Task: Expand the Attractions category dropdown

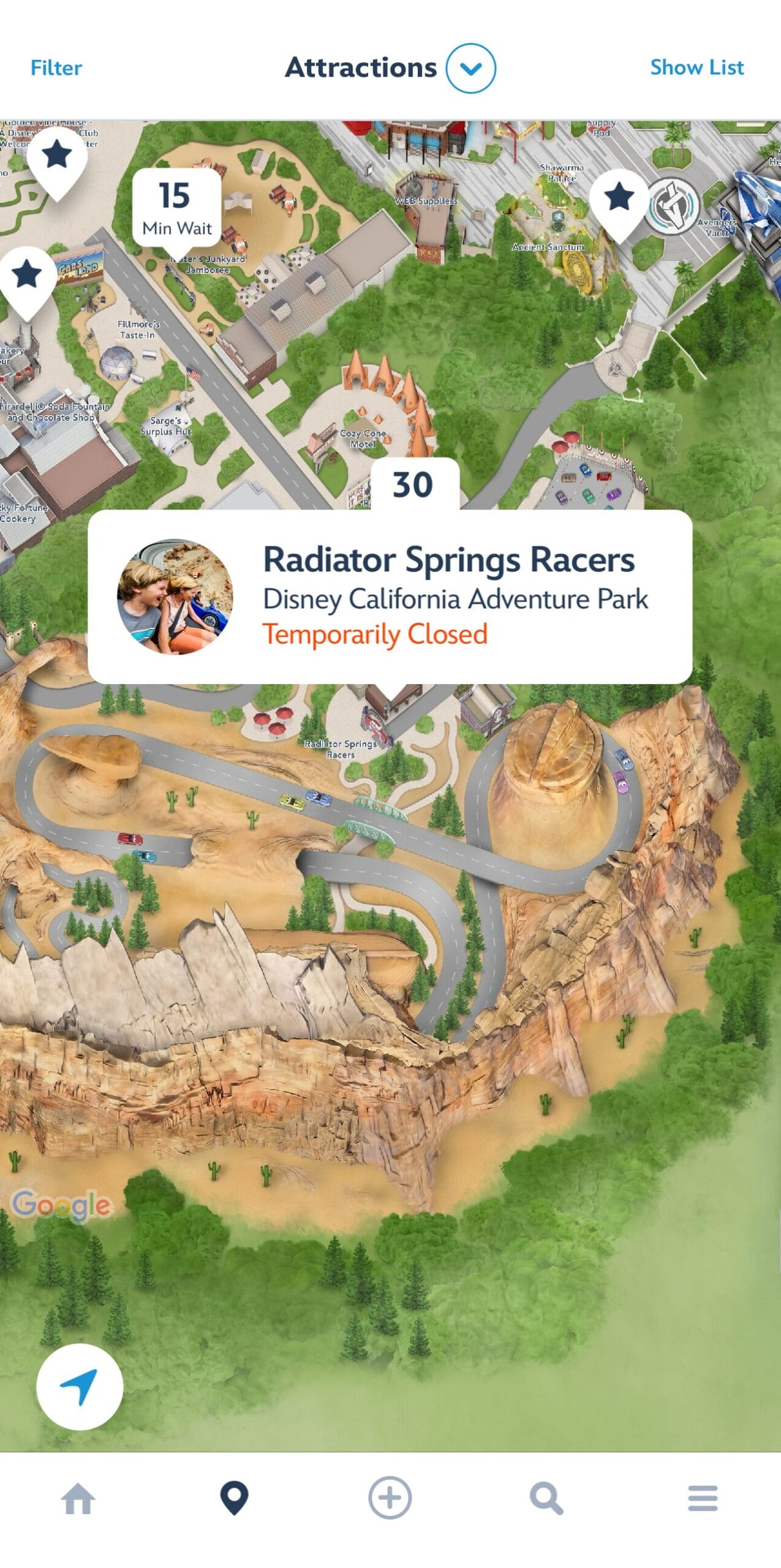Action: (470, 68)
